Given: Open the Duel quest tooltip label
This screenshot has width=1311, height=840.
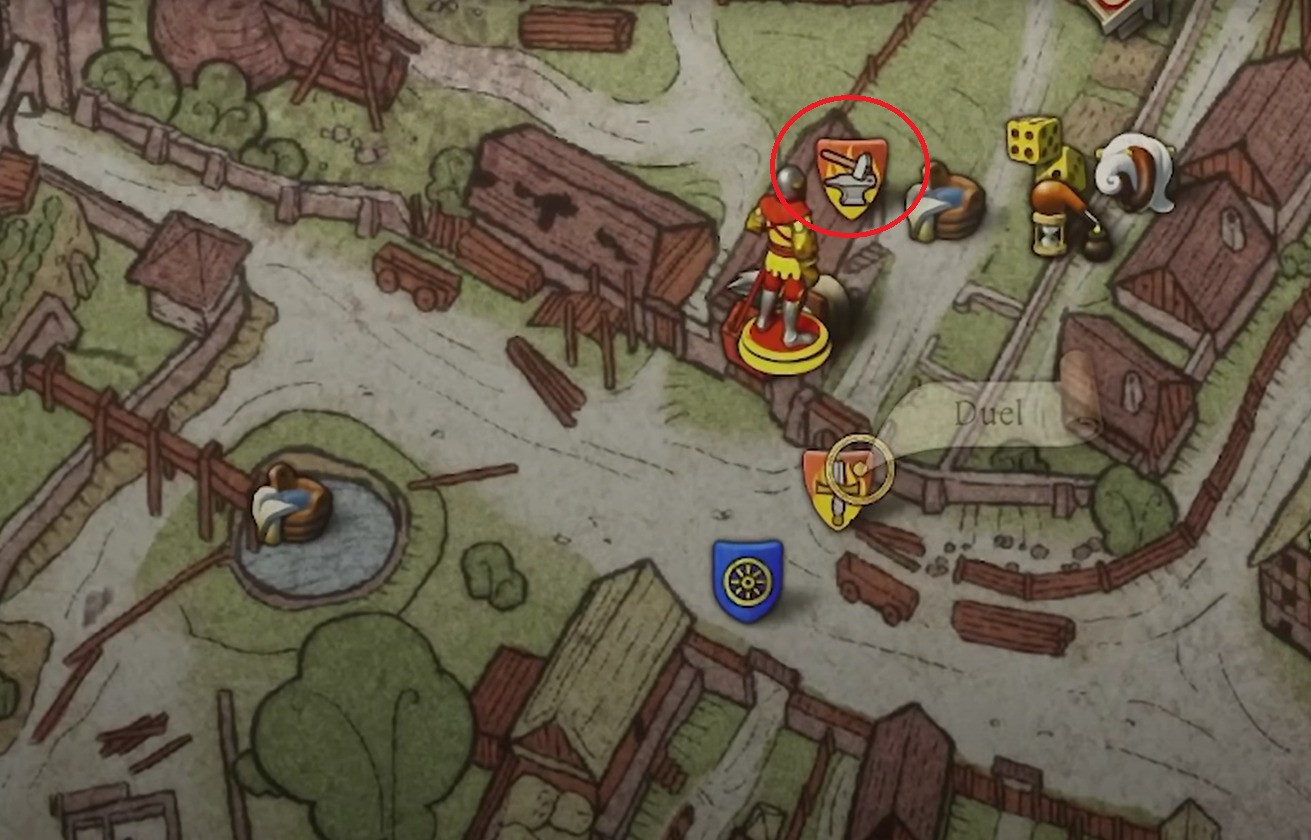Looking at the screenshot, I should (x=988, y=410).
